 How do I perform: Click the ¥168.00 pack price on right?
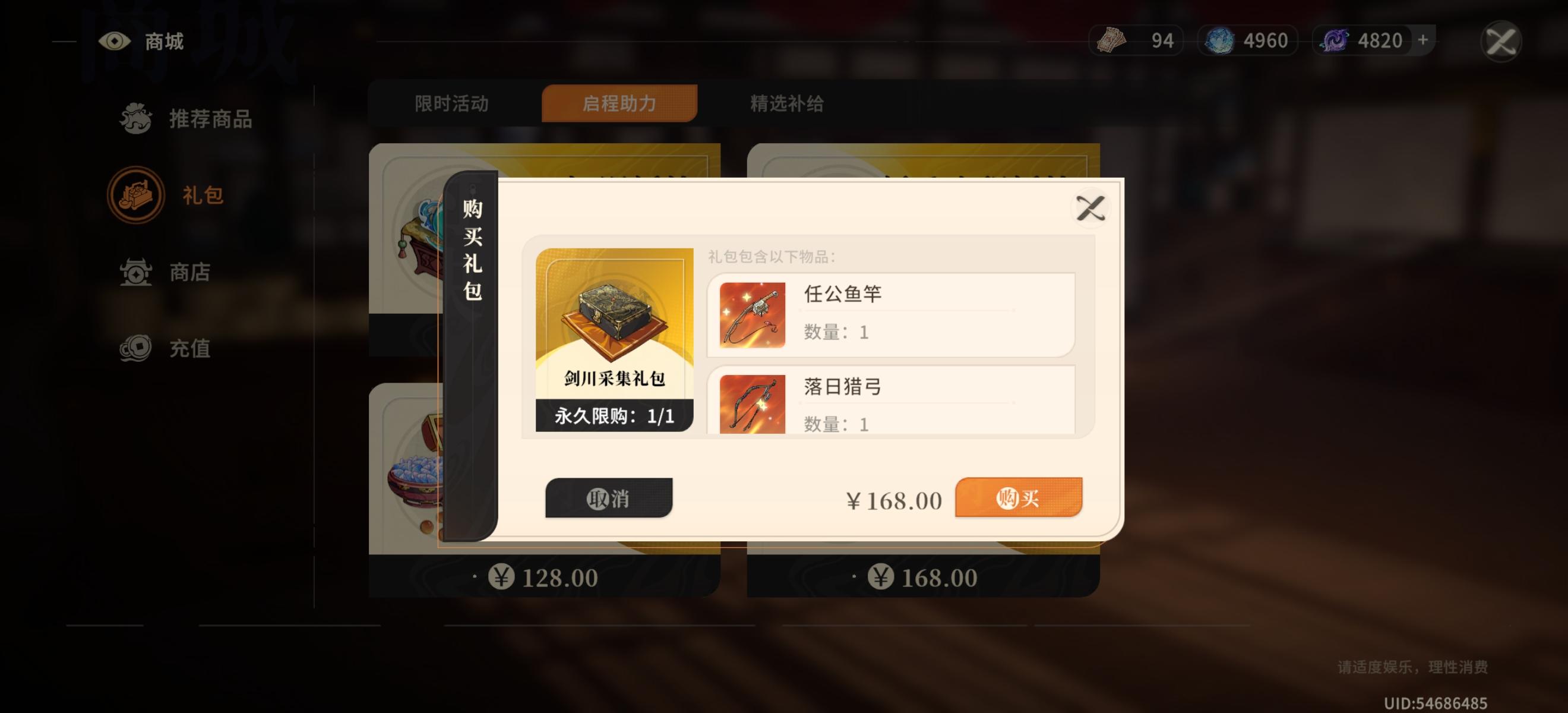[x=924, y=576]
